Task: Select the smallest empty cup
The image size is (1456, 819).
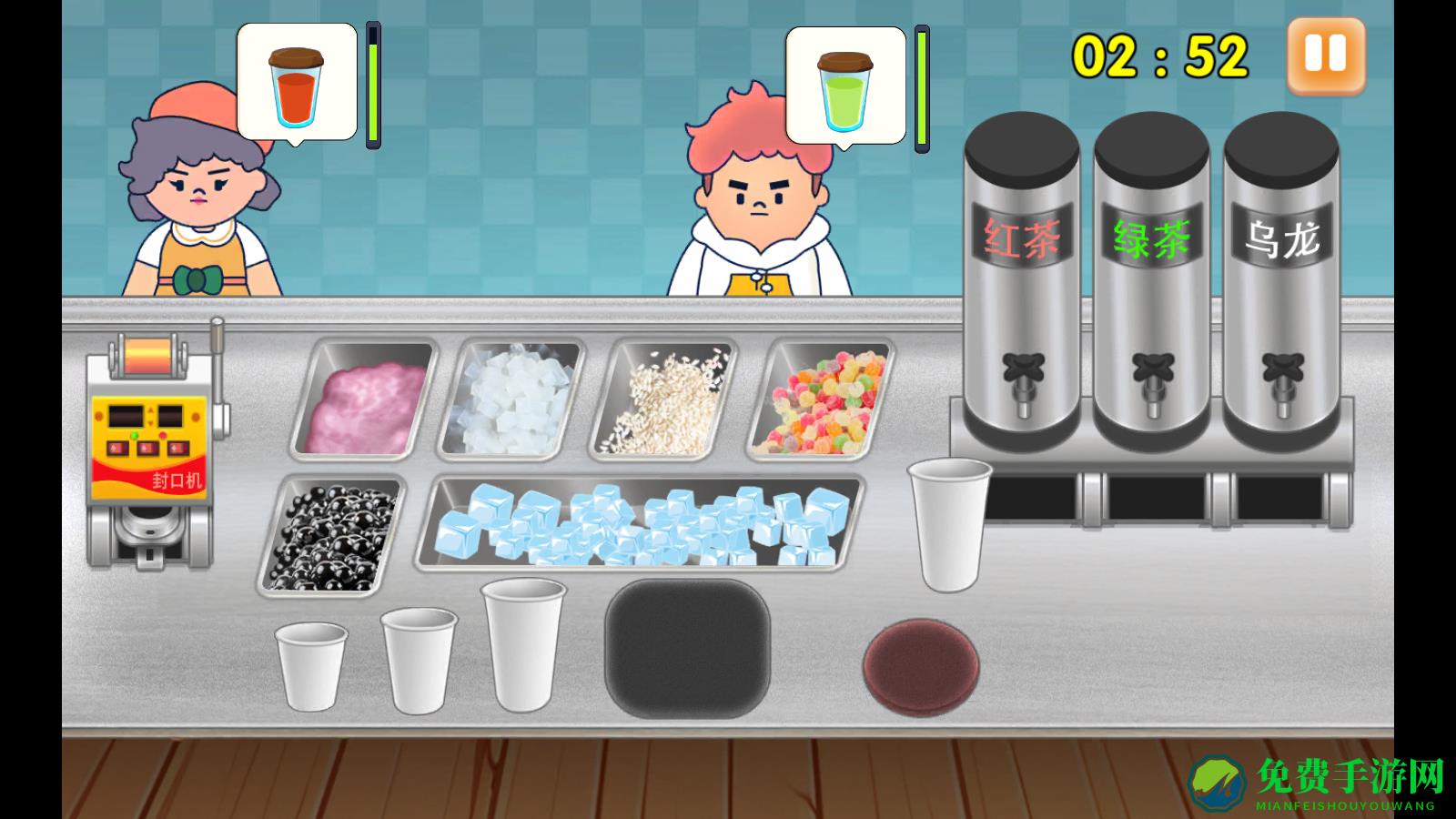Action: (x=311, y=665)
